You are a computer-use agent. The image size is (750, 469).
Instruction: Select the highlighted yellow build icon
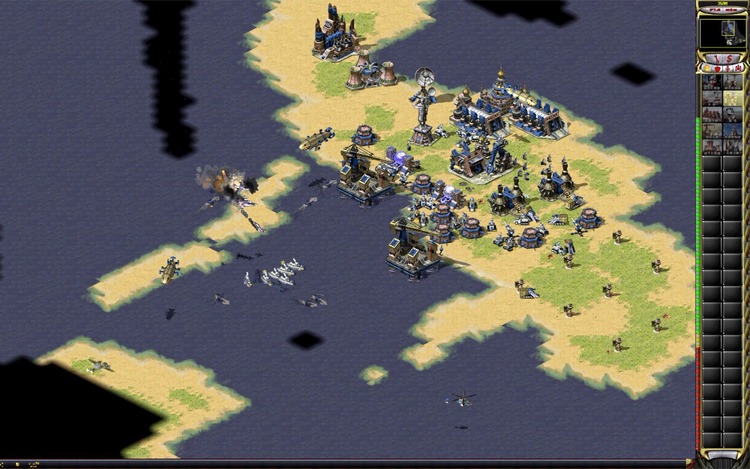click(732, 98)
